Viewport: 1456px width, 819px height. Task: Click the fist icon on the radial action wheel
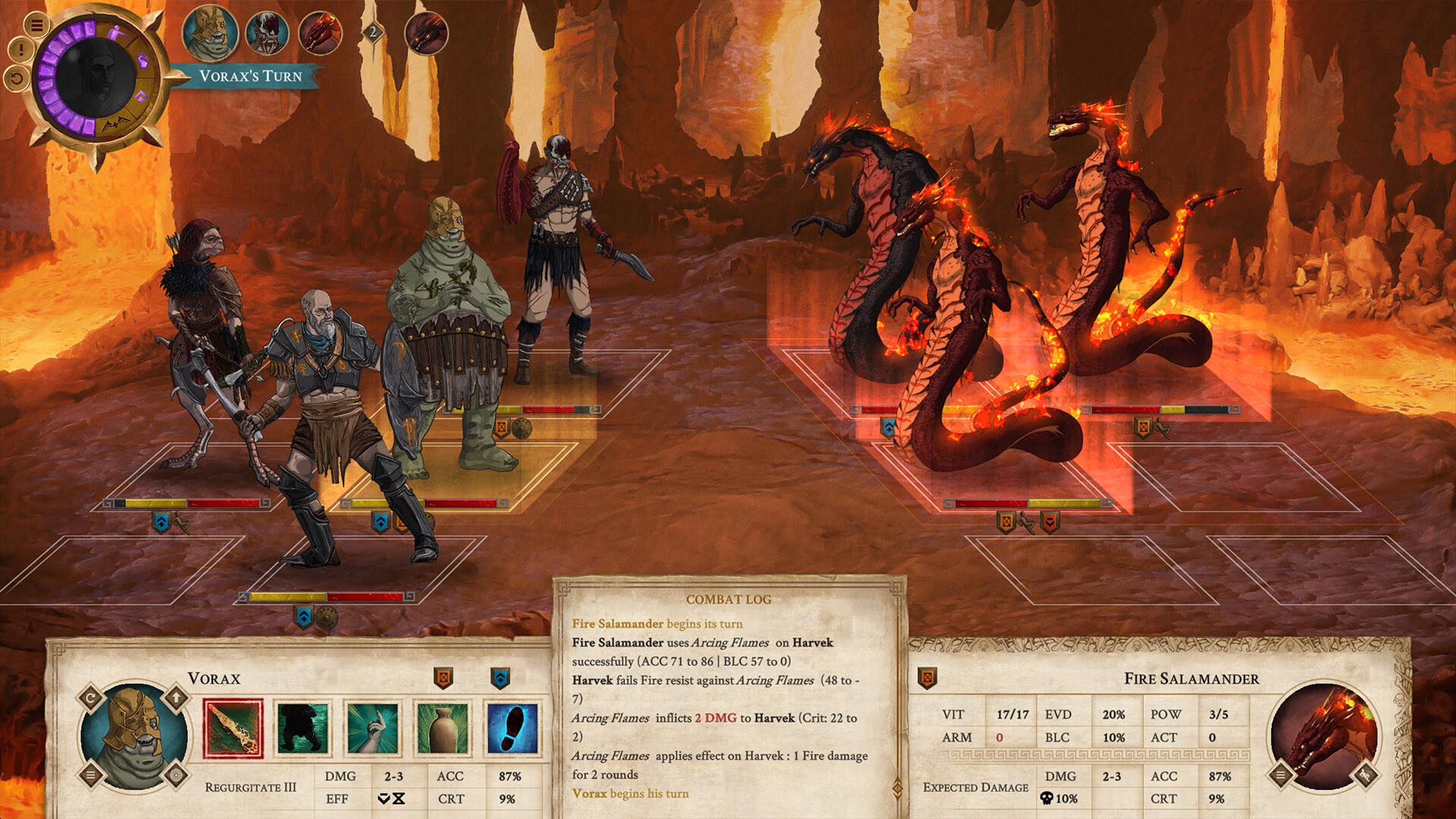pos(144,60)
